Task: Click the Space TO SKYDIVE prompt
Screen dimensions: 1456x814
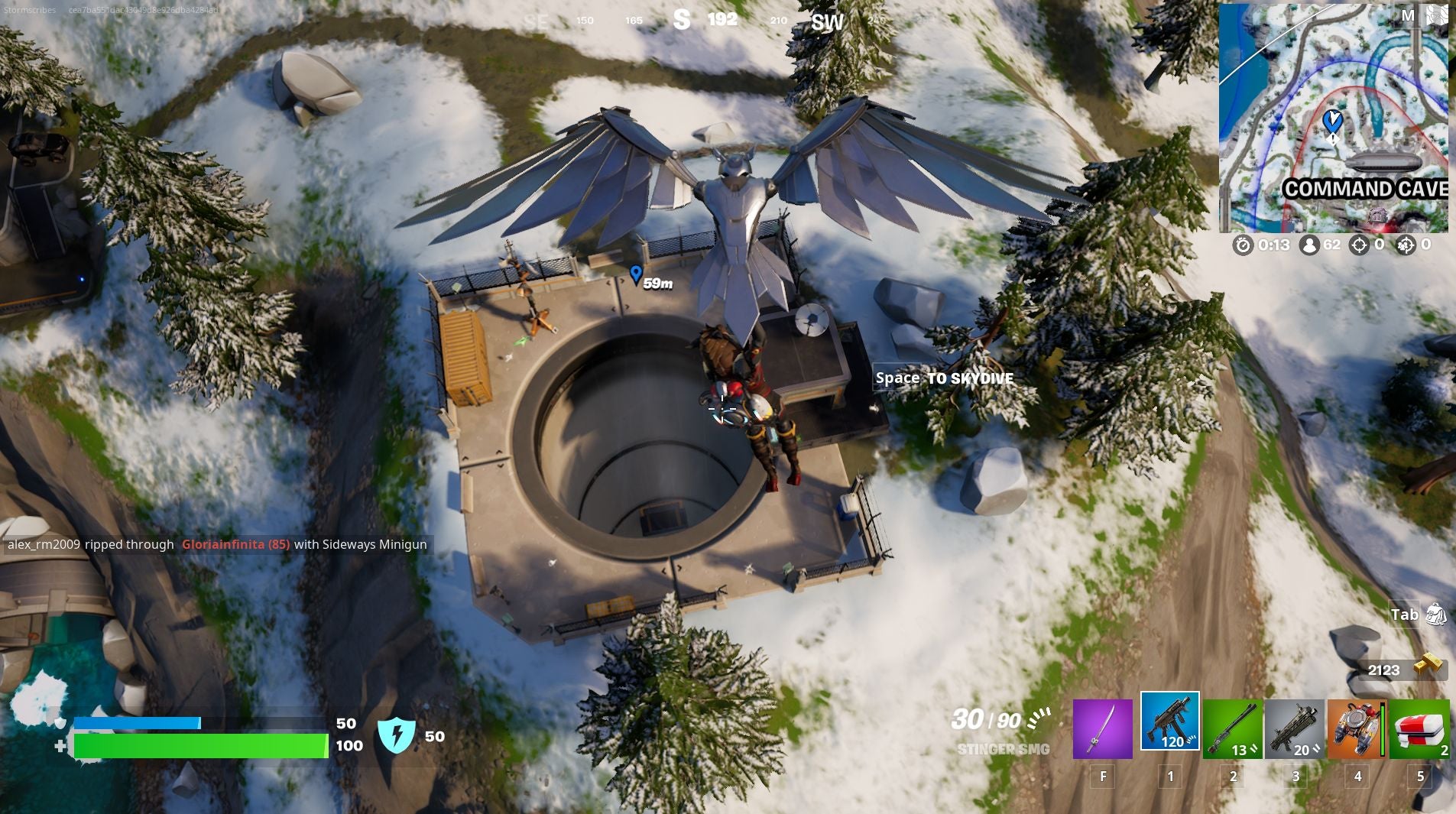Action: (944, 378)
